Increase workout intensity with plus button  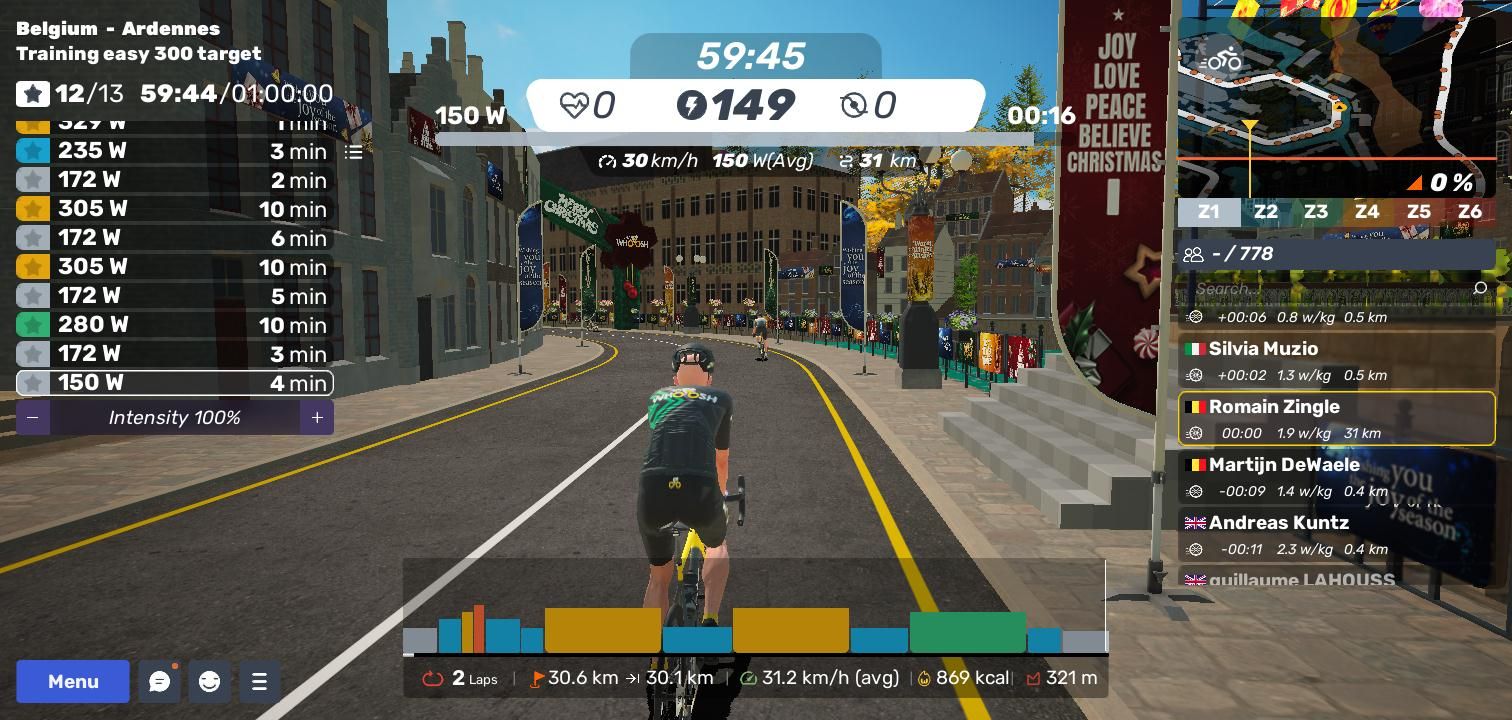[317, 417]
